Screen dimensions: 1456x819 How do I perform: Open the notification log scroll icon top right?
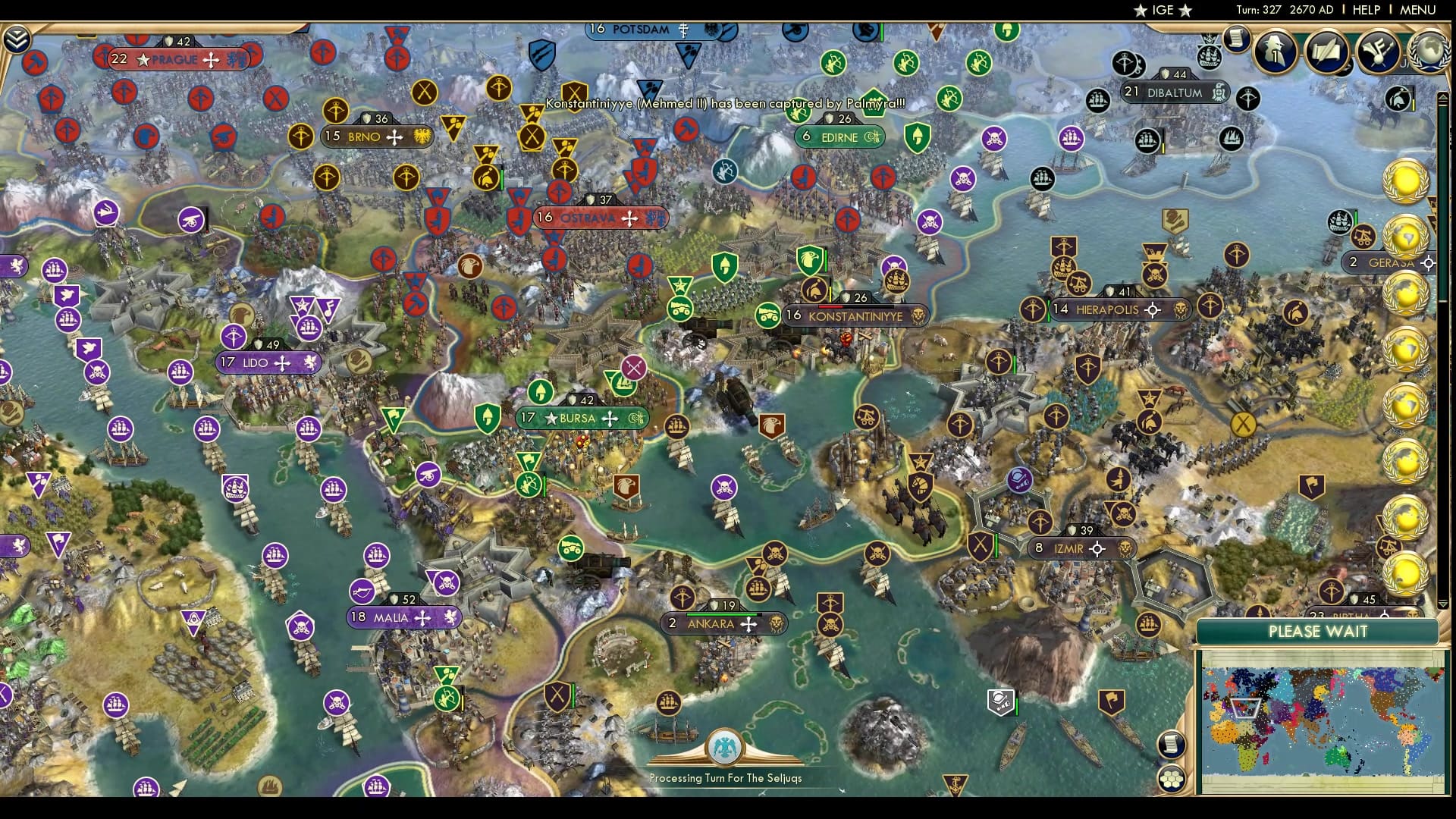click(1236, 38)
